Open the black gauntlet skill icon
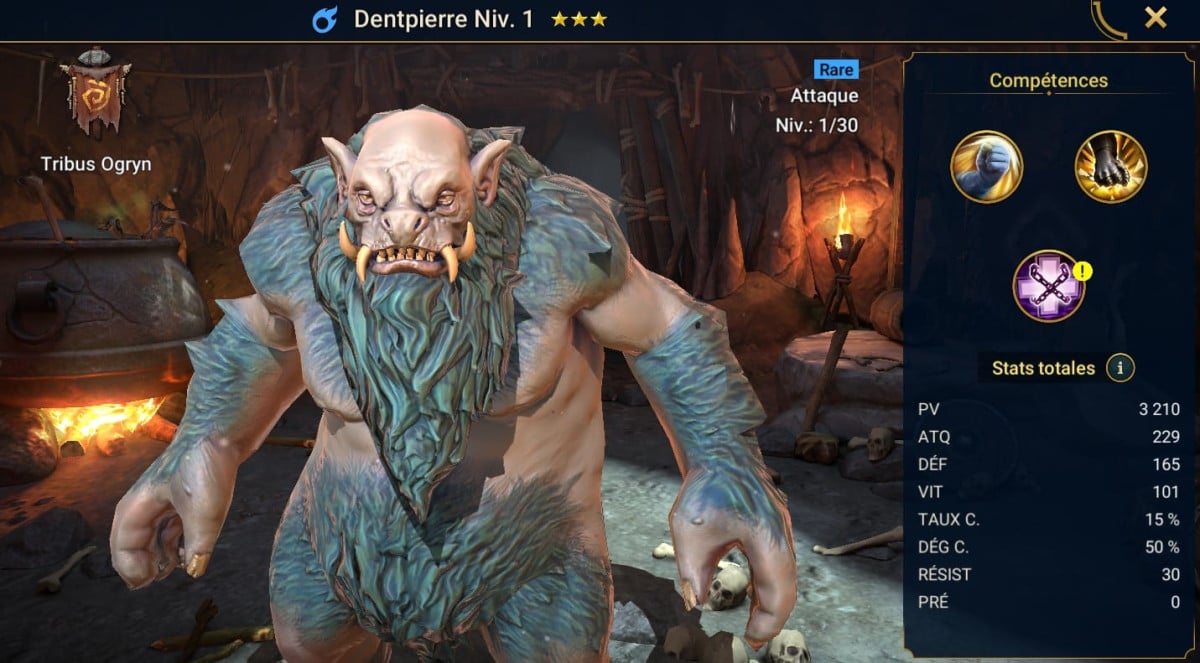Viewport: 1200px width, 663px height. [x=1110, y=167]
